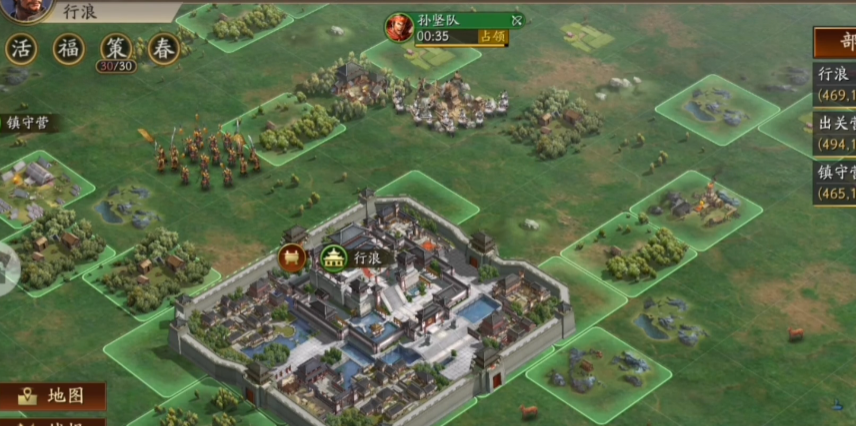856x426 pixels.
Task: Tap the 春 season icon
Action: point(164,49)
